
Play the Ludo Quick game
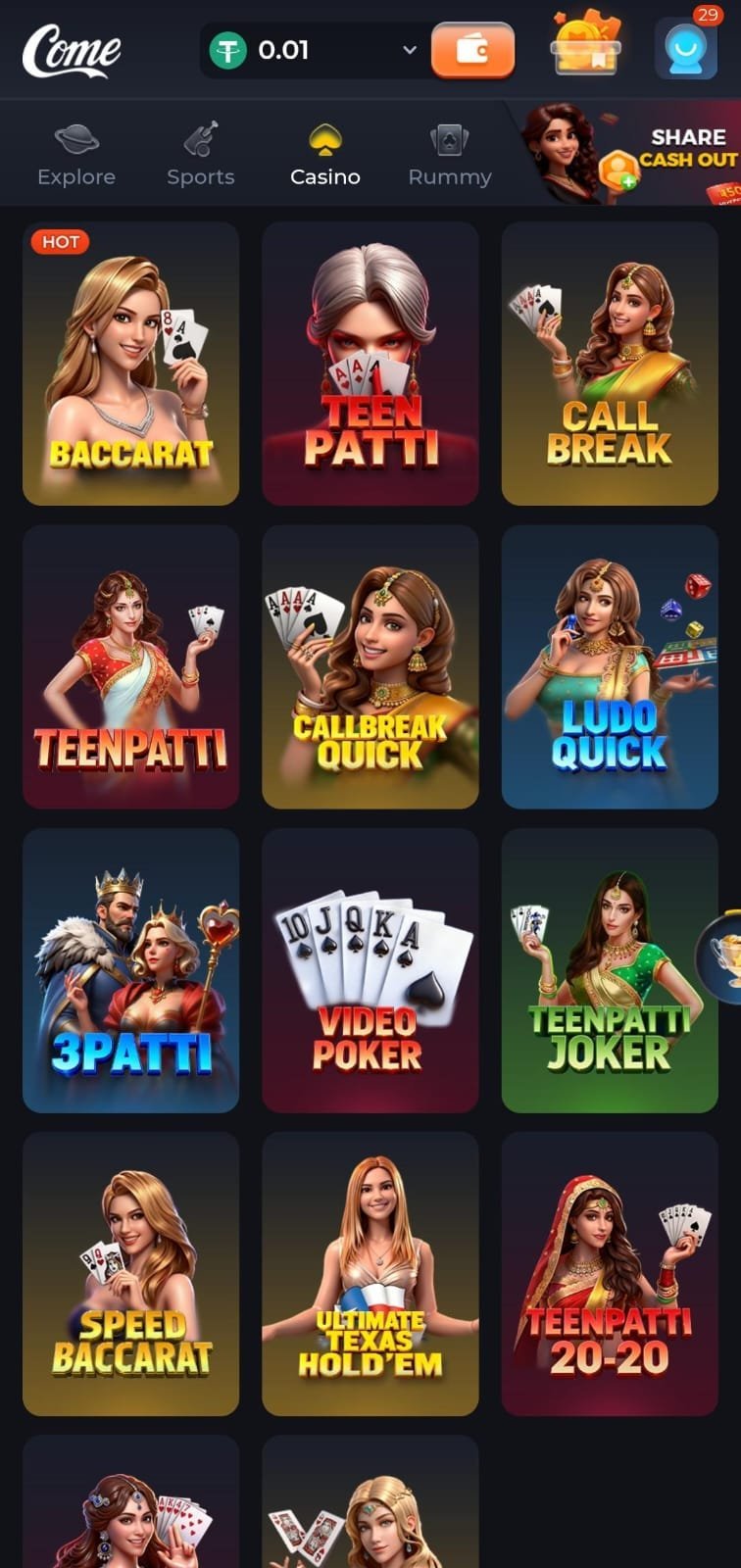click(610, 667)
